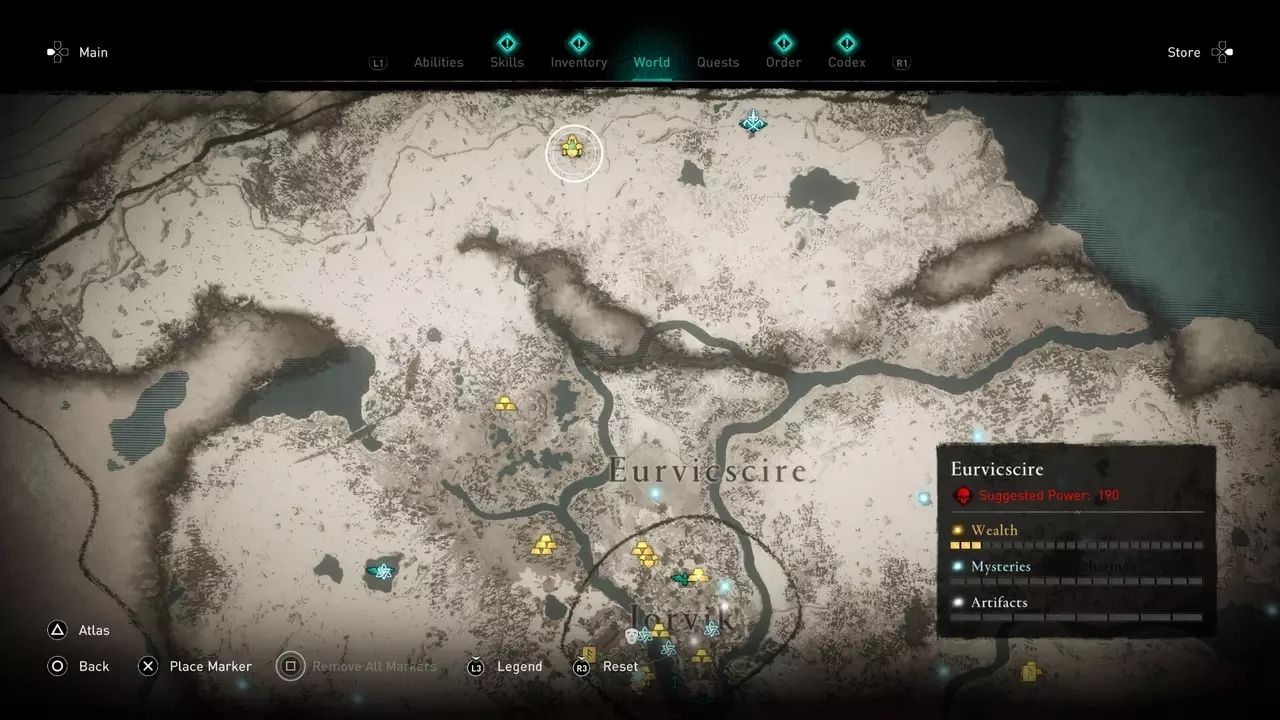Select the circled gold wealth marker

click(x=573, y=148)
